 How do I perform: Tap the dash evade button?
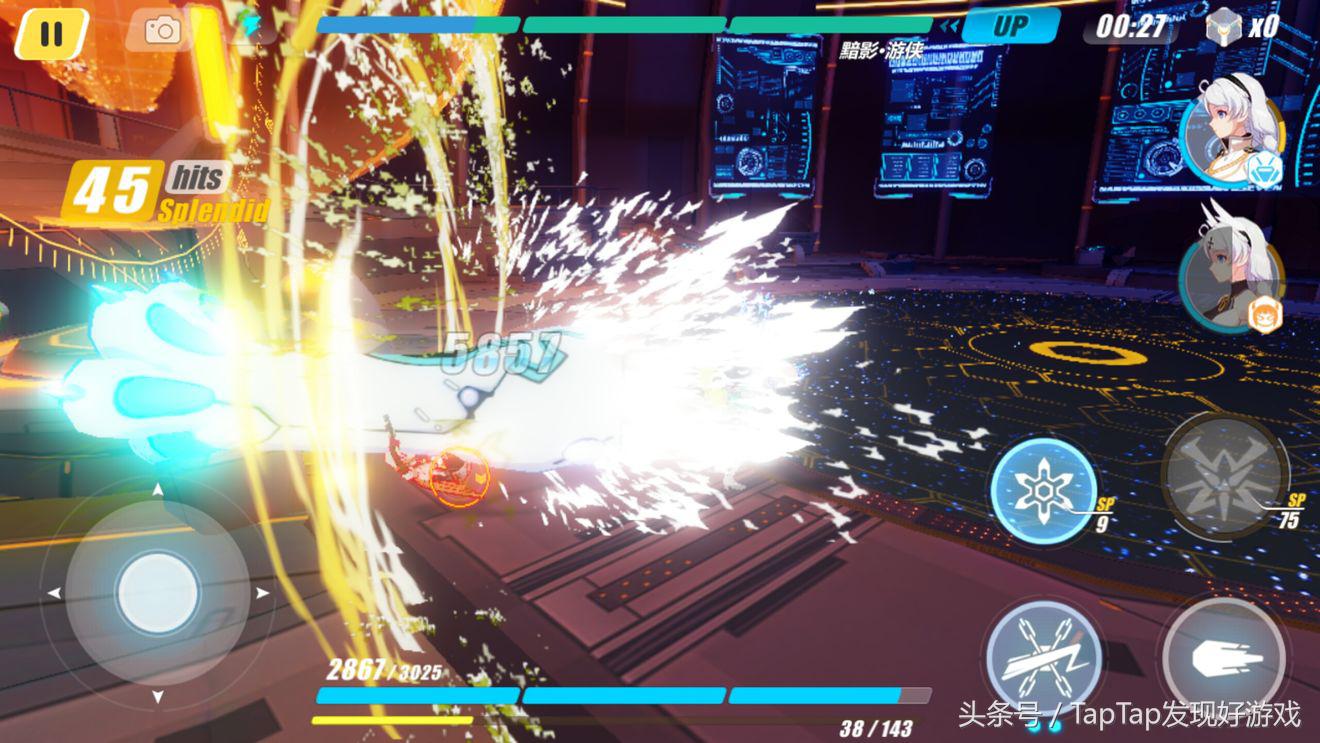coord(1223,657)
